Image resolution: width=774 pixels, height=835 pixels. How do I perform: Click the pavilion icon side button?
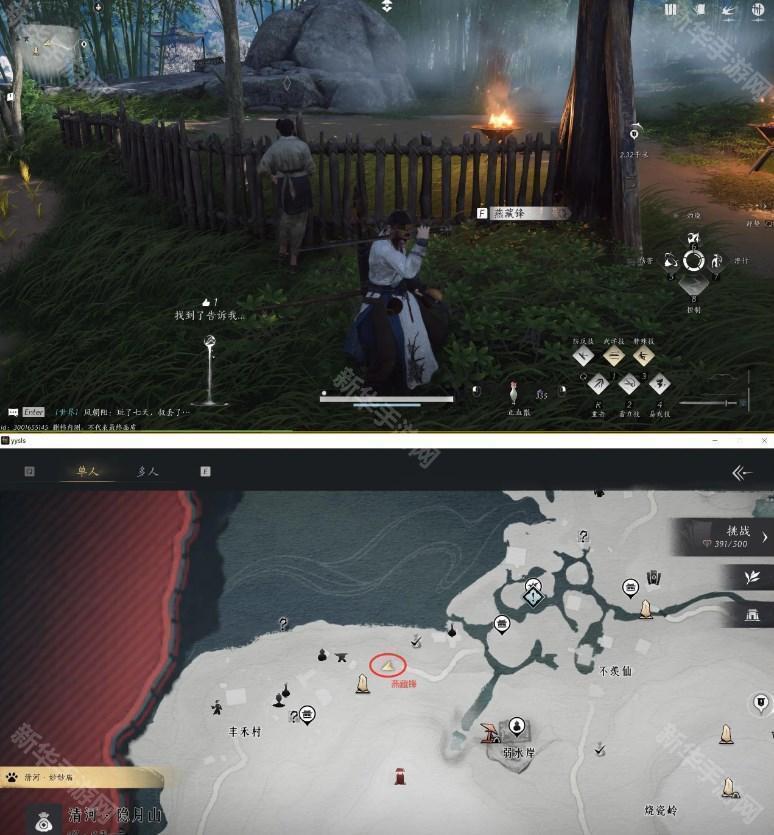751,615
